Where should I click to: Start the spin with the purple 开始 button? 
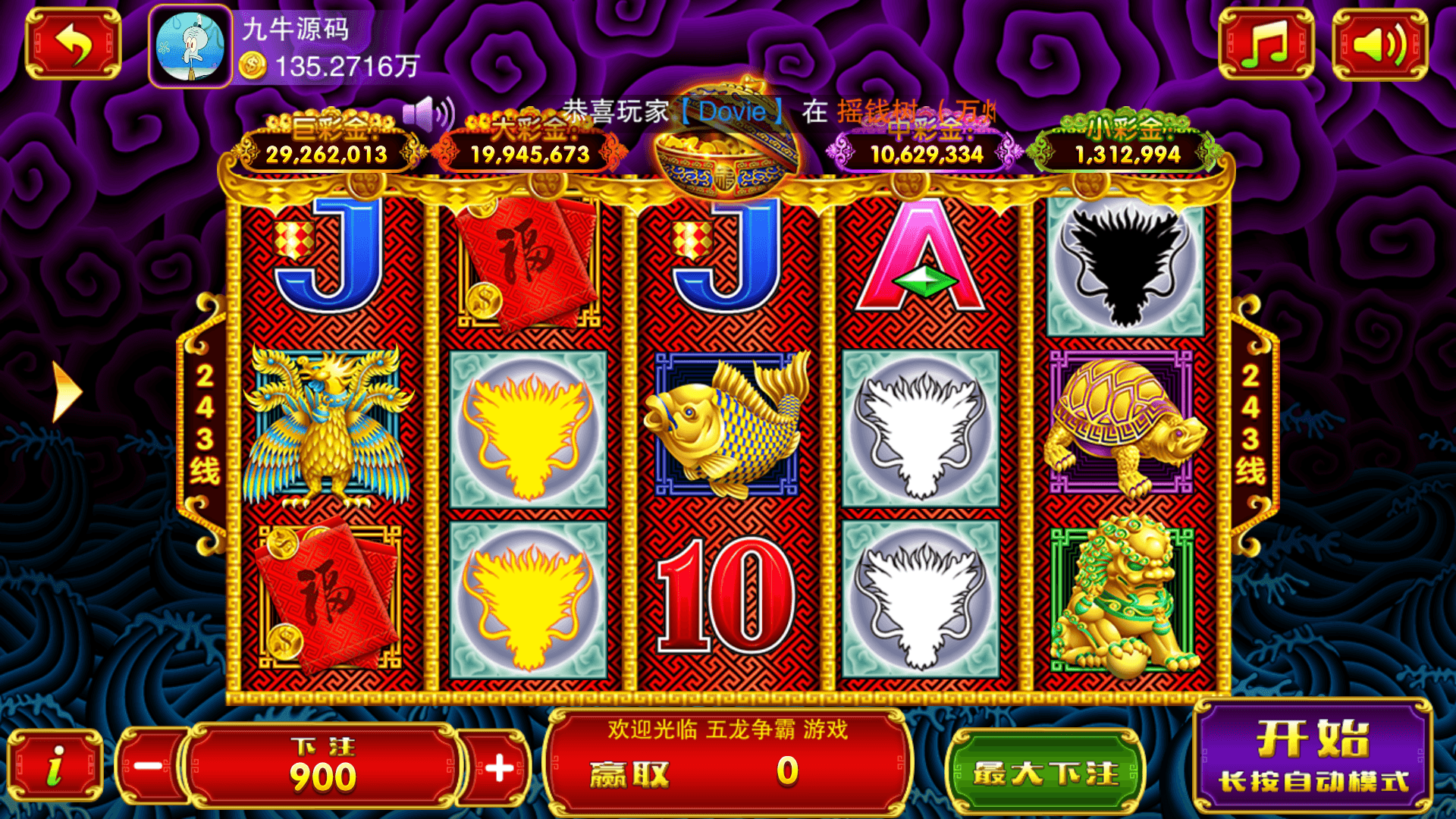[x=1313, y=756]
